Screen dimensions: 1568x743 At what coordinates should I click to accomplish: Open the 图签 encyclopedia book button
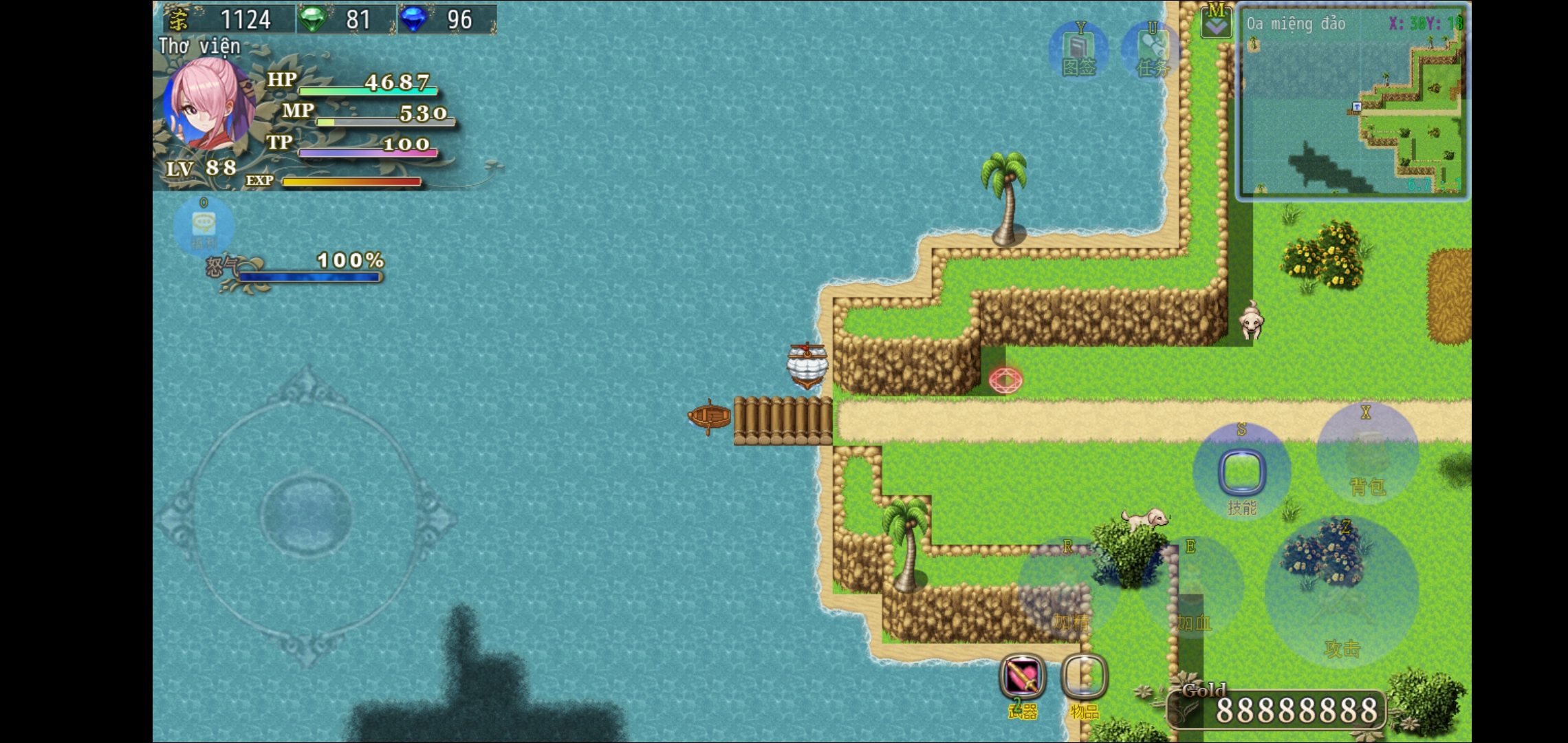[x=1078, y=51]
